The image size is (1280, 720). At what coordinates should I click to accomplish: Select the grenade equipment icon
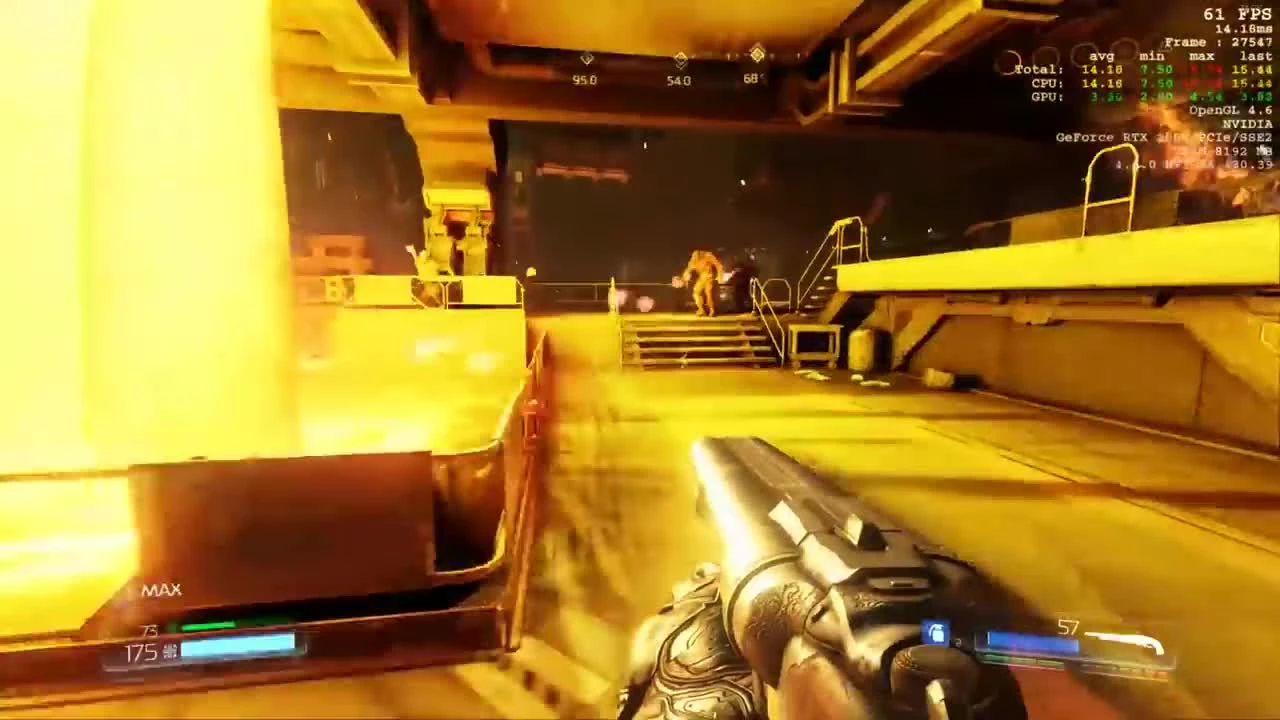[936, 632]
